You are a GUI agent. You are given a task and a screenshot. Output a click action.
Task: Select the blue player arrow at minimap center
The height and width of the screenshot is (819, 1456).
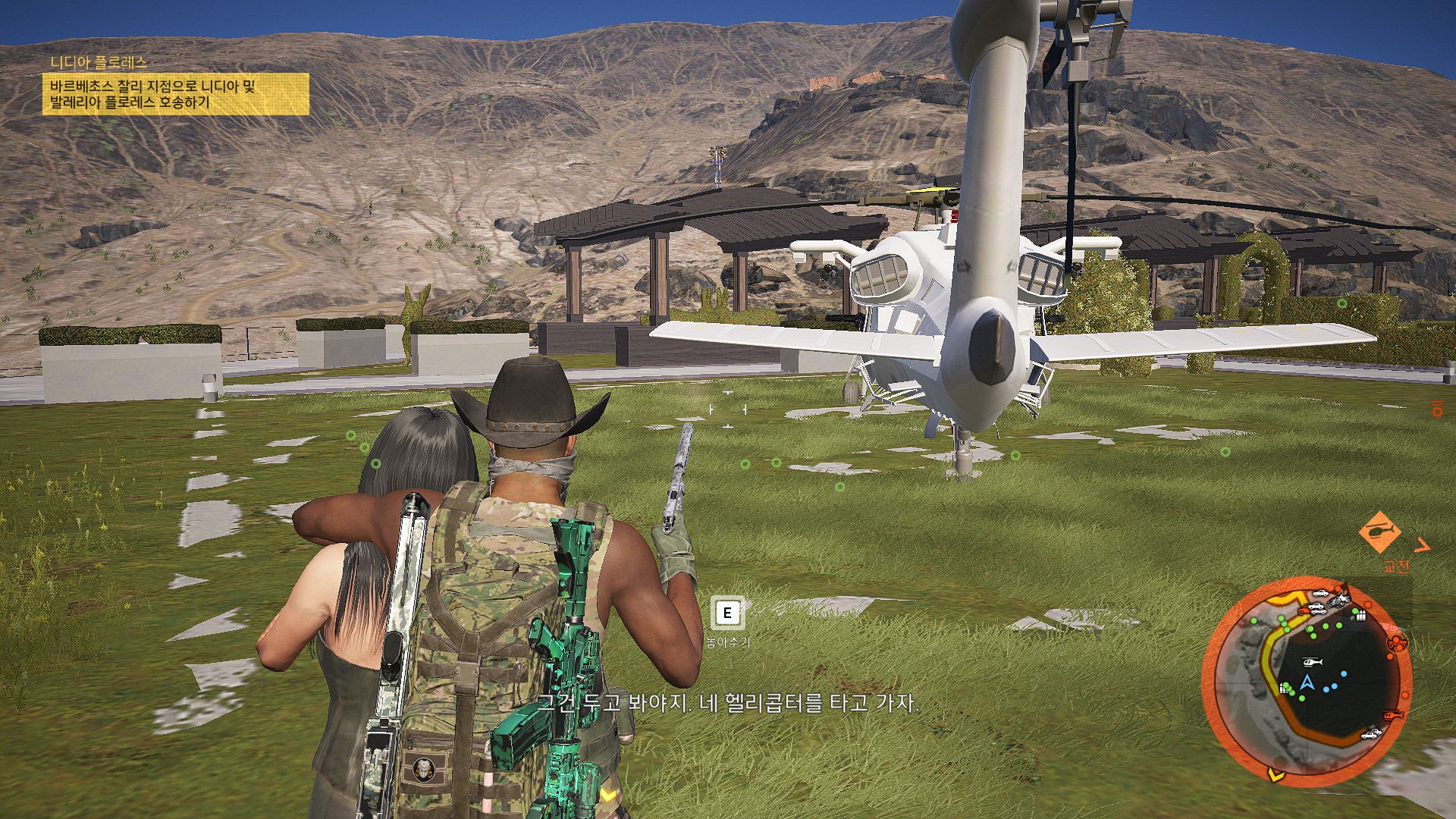pyautogui.click(x=1307, y=682)
